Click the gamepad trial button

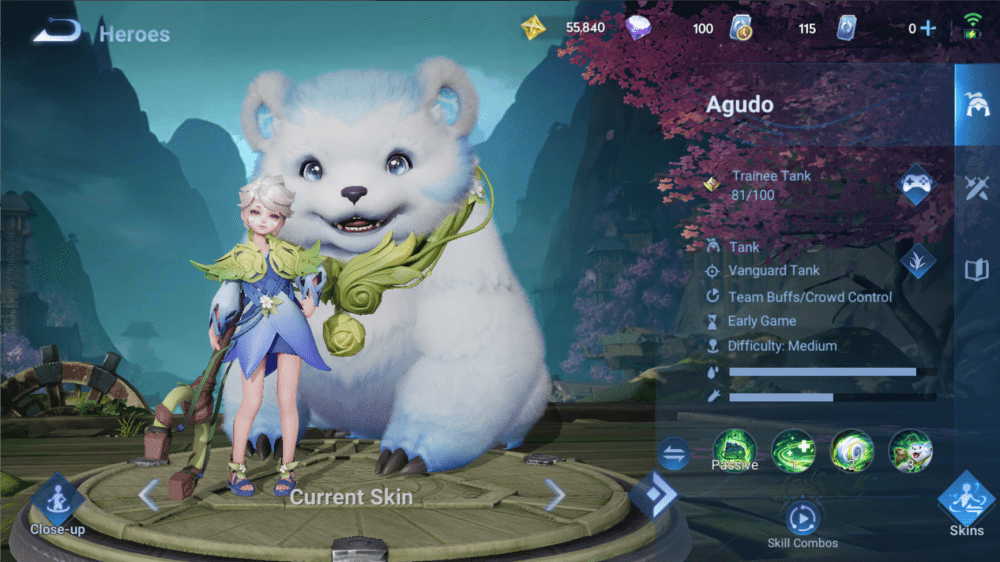pos(916,185)
